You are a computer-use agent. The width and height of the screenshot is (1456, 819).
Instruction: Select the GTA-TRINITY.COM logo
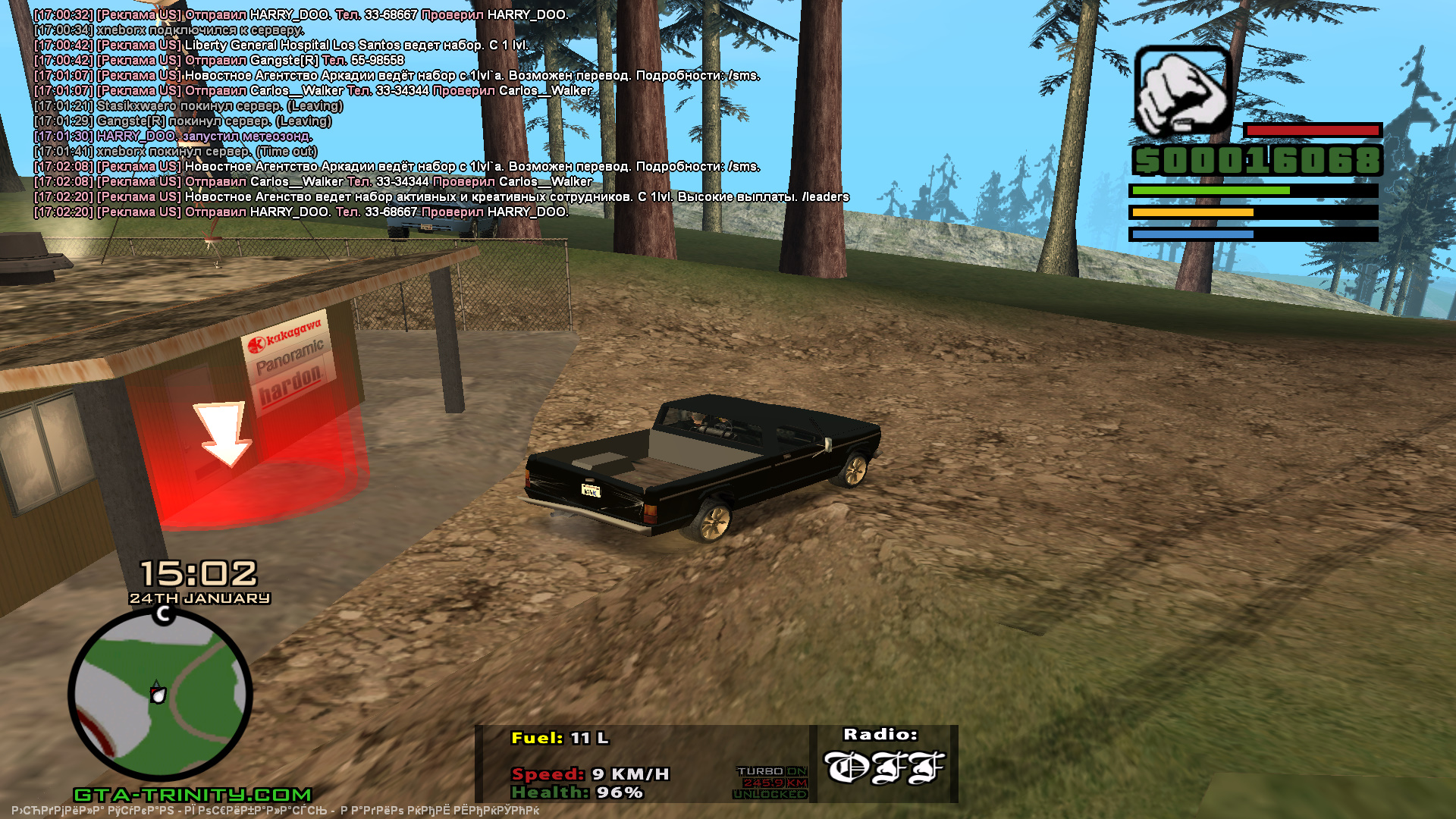[193, 795]
